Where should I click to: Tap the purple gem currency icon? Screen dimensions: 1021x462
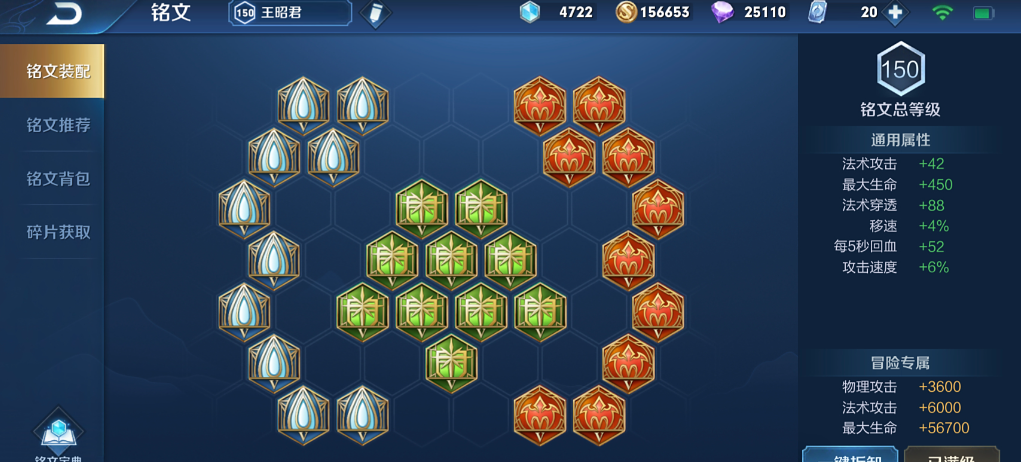click(x=722, y=13)
